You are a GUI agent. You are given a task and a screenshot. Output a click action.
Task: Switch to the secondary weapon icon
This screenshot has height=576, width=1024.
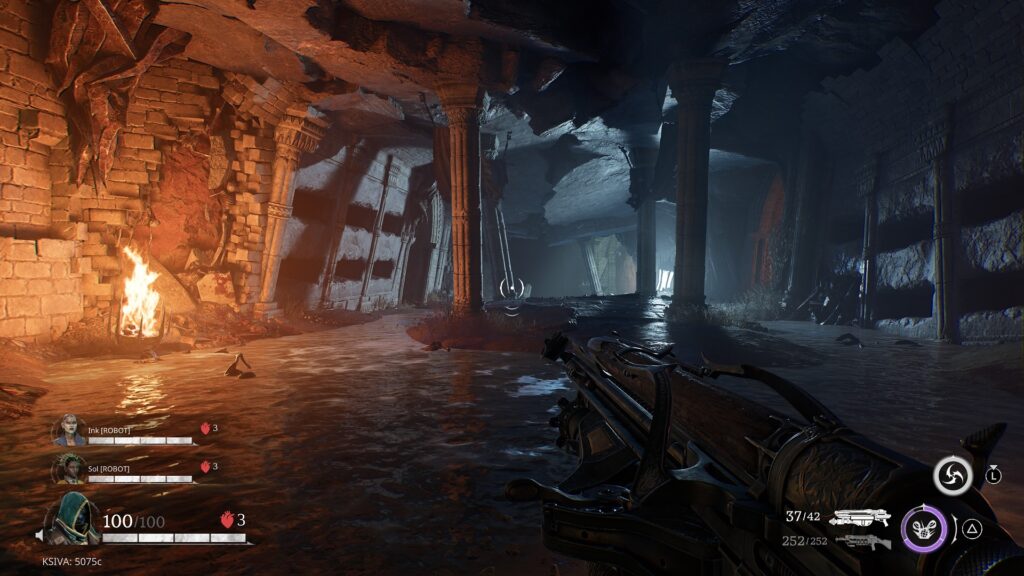pos(862,542)
